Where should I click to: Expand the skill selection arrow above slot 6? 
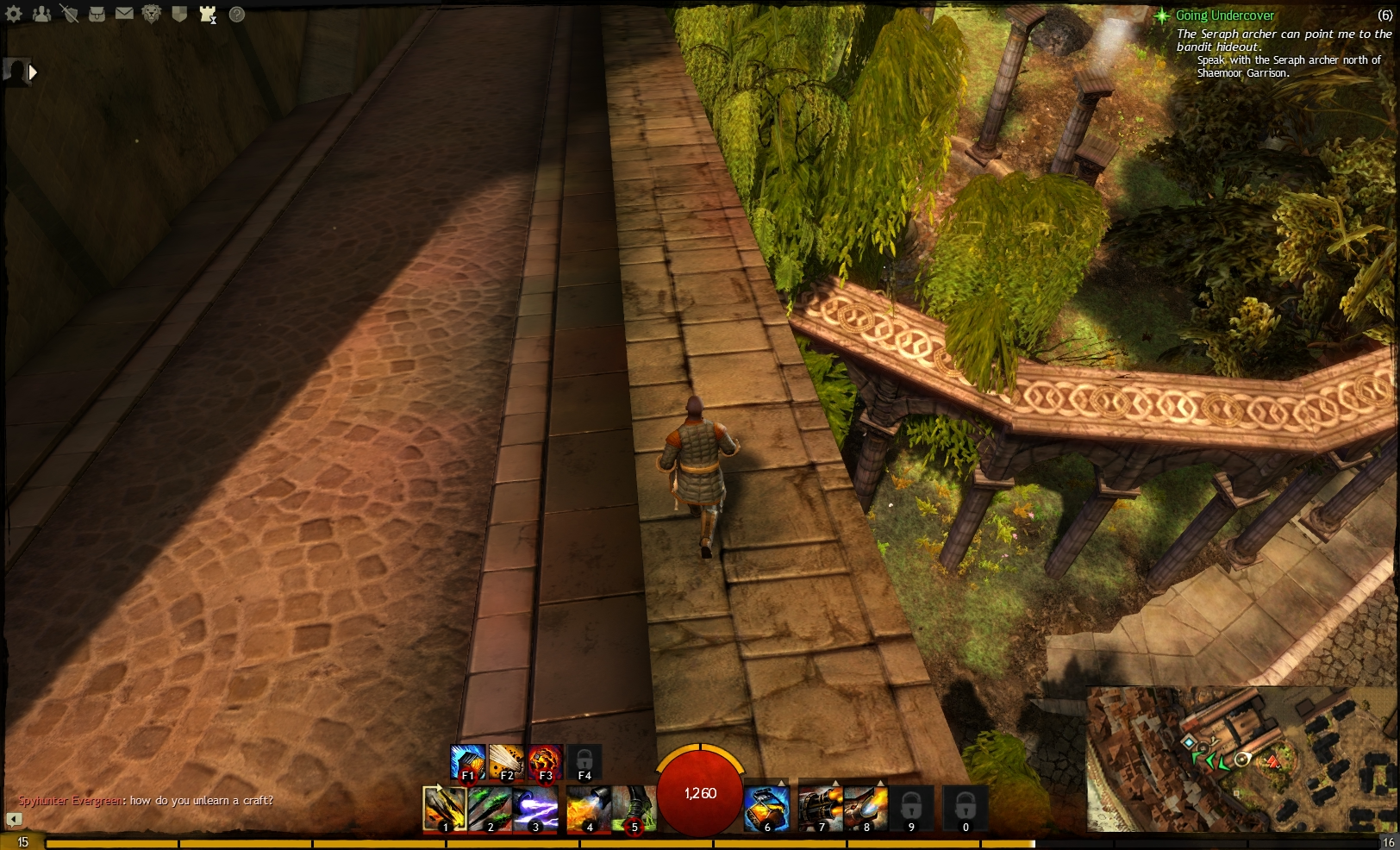coord(780,782)
